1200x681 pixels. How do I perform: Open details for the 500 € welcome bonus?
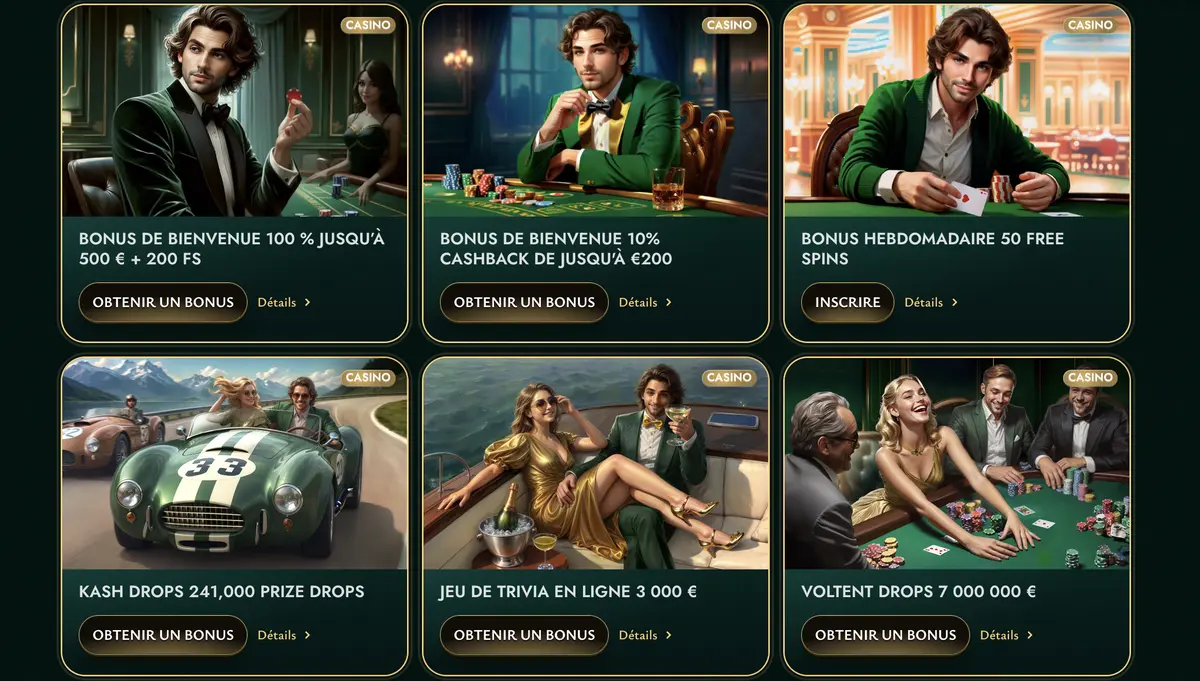[x=284, y=302]
